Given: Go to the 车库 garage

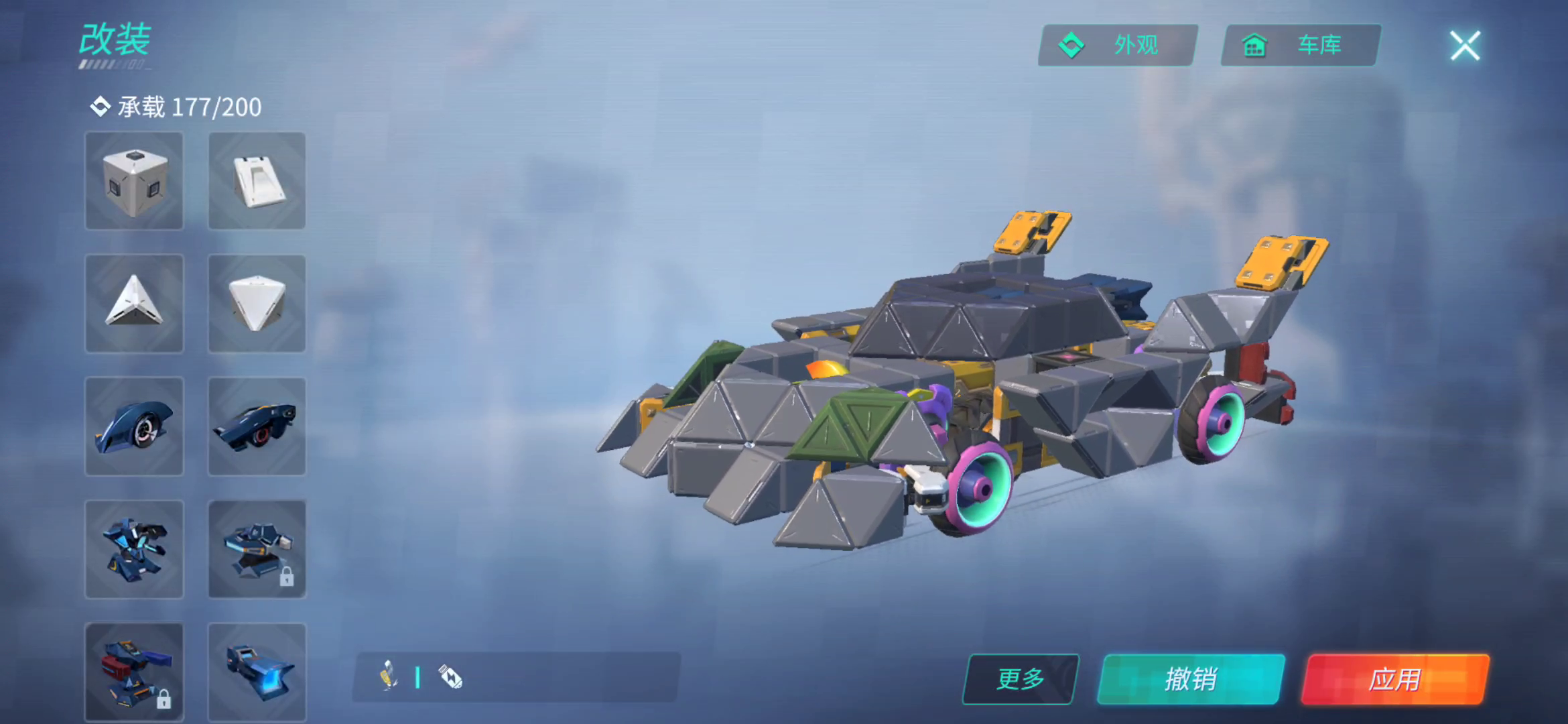Looking at the screenshot, I should [1300, 46].
